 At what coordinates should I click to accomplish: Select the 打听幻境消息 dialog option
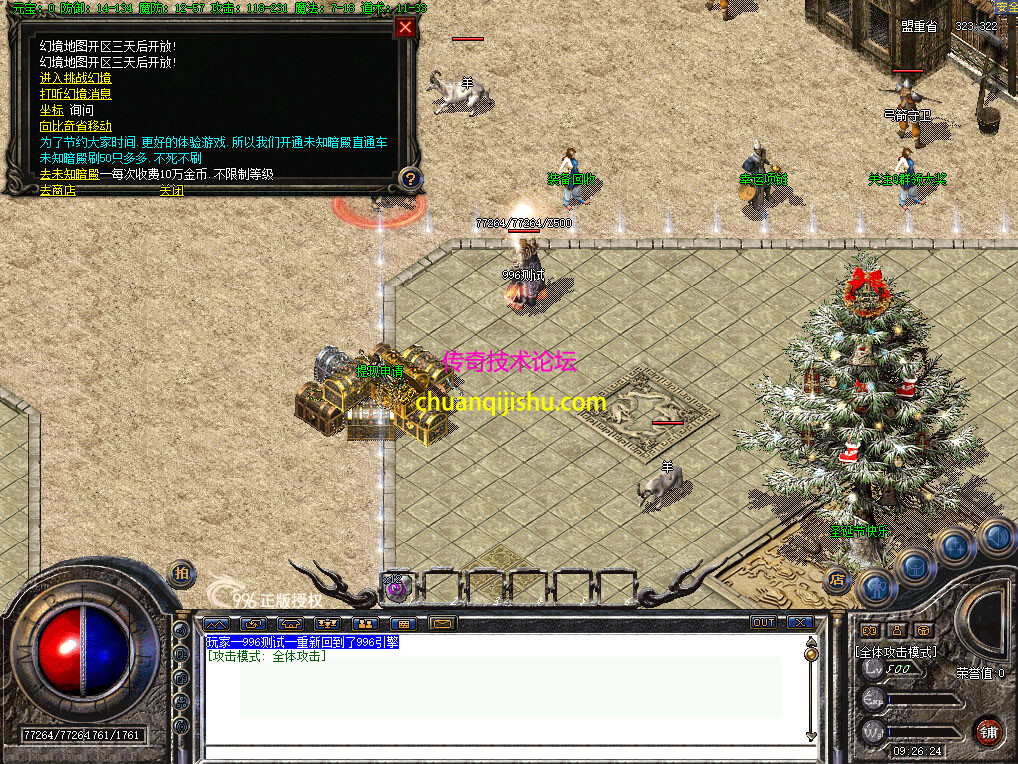click(x=75, y=94)
